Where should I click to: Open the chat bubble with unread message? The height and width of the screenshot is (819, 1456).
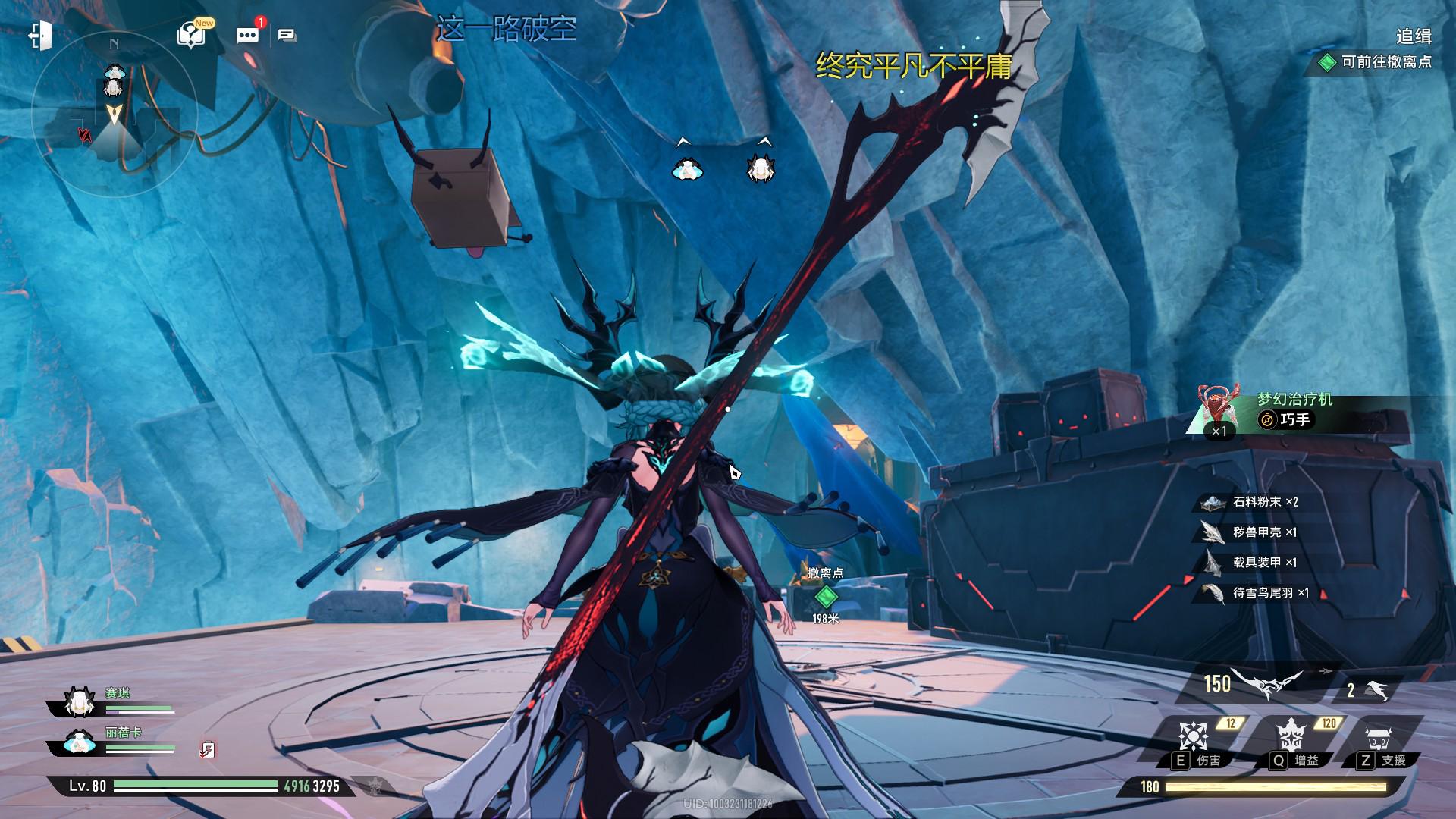[x=247, y=35]
